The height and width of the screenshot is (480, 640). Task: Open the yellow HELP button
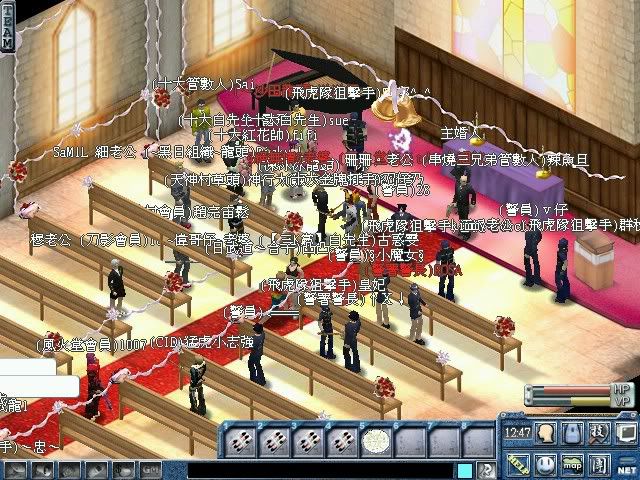point(517,463)
